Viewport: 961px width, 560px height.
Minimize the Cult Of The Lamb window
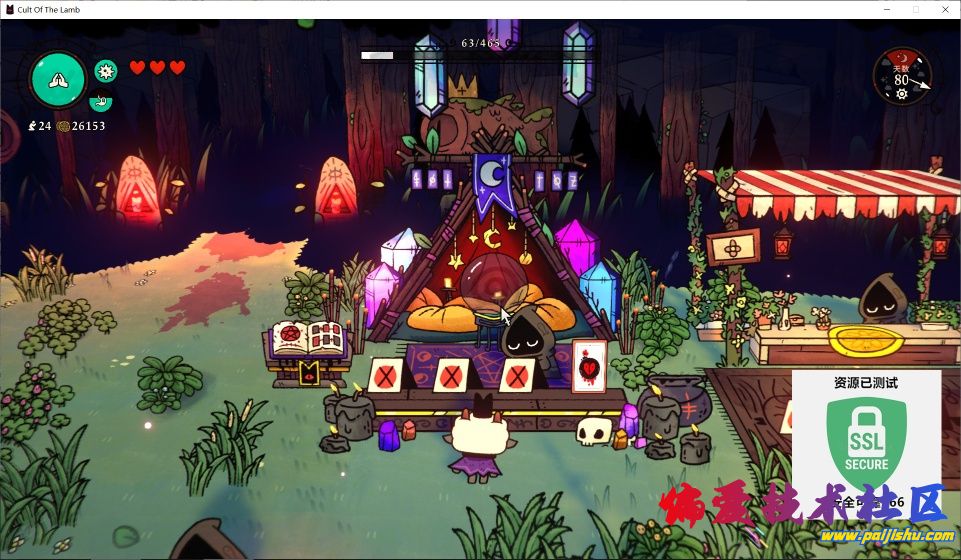tap(885, 9)
